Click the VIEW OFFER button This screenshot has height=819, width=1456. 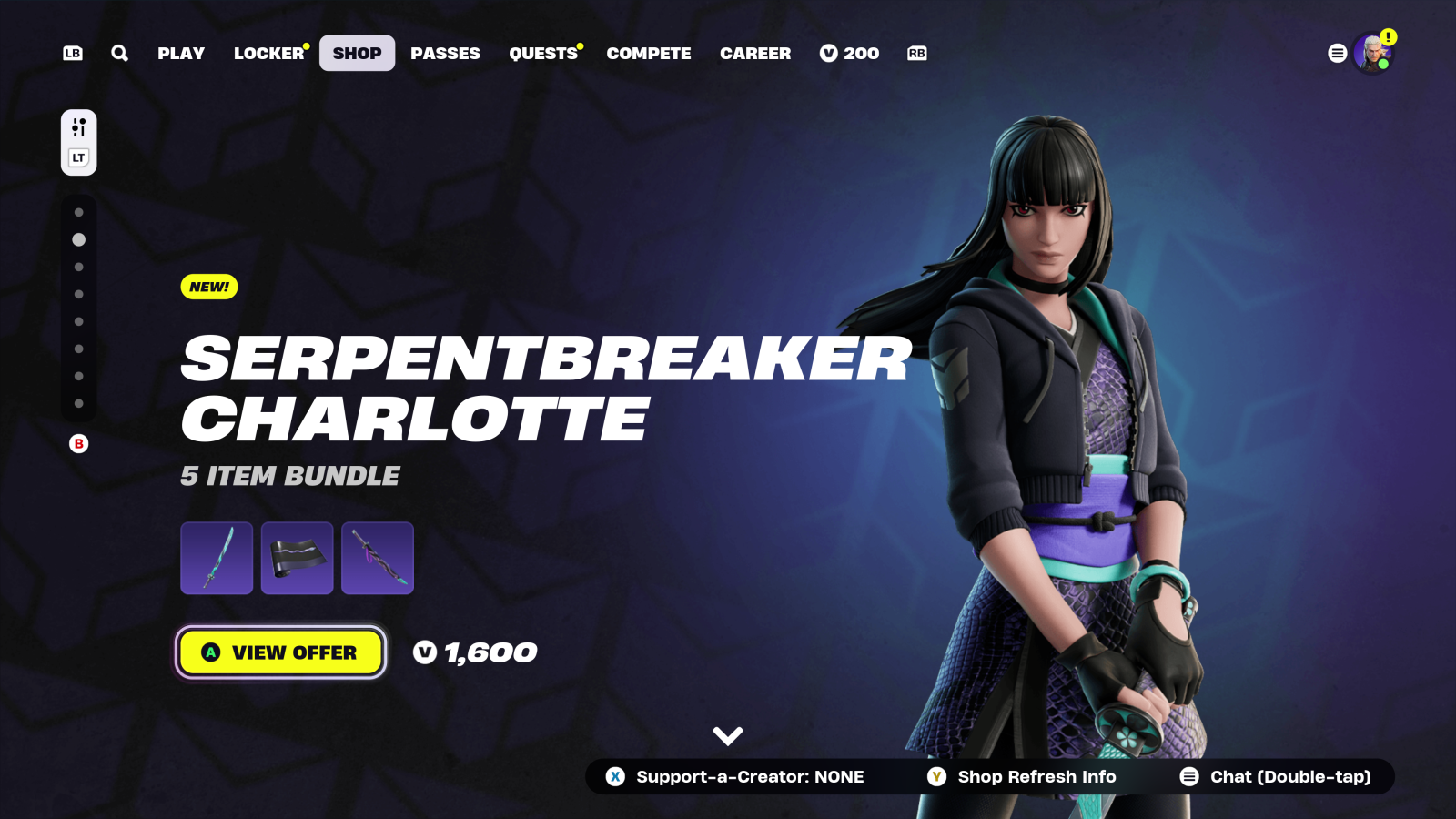click(279, 652)
